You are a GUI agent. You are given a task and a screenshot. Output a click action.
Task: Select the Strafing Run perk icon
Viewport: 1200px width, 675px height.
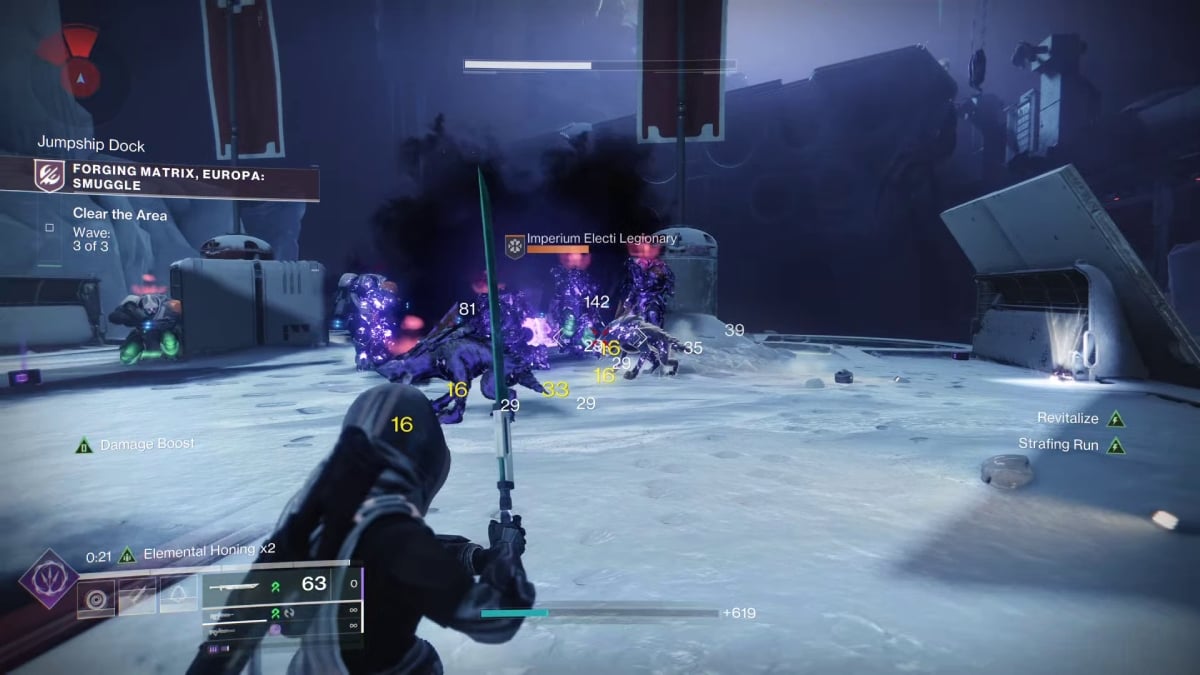pyautogui.click(x=1116, y=445)
